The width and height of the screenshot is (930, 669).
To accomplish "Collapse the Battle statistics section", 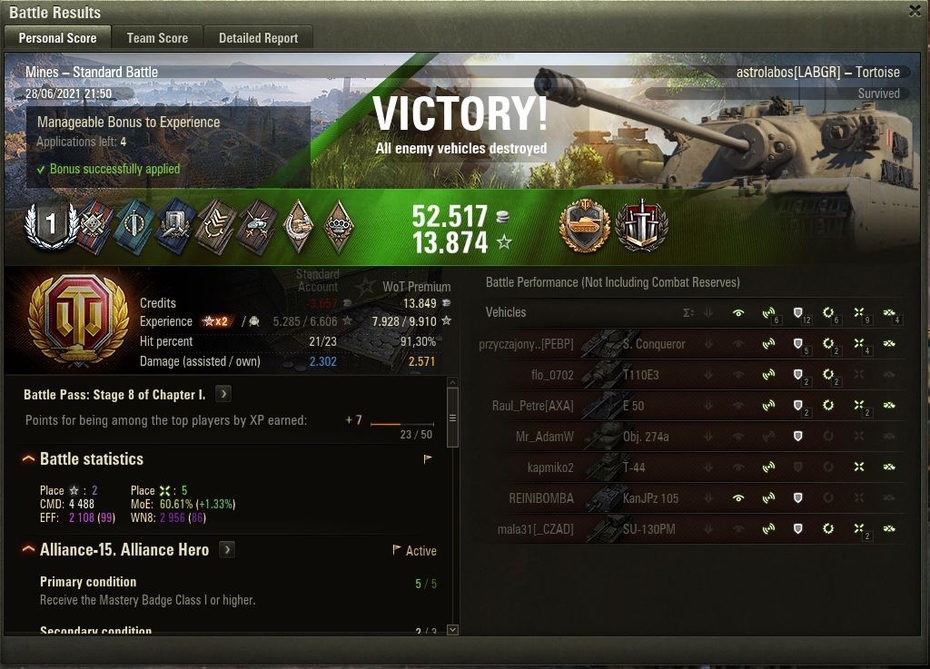I will (x=28, y=459).
